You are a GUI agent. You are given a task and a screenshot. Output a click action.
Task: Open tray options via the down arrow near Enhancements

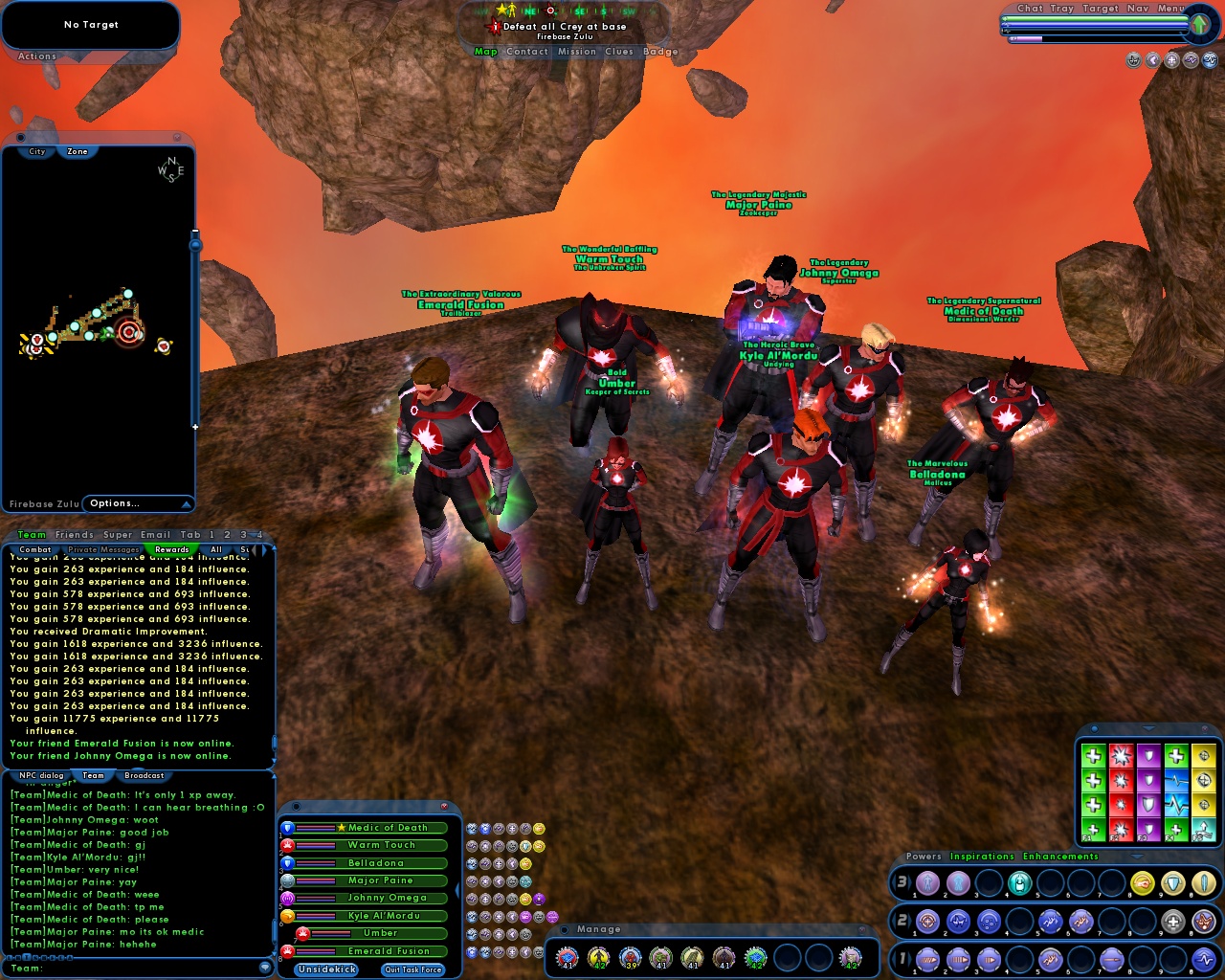tap(1136, 857)
